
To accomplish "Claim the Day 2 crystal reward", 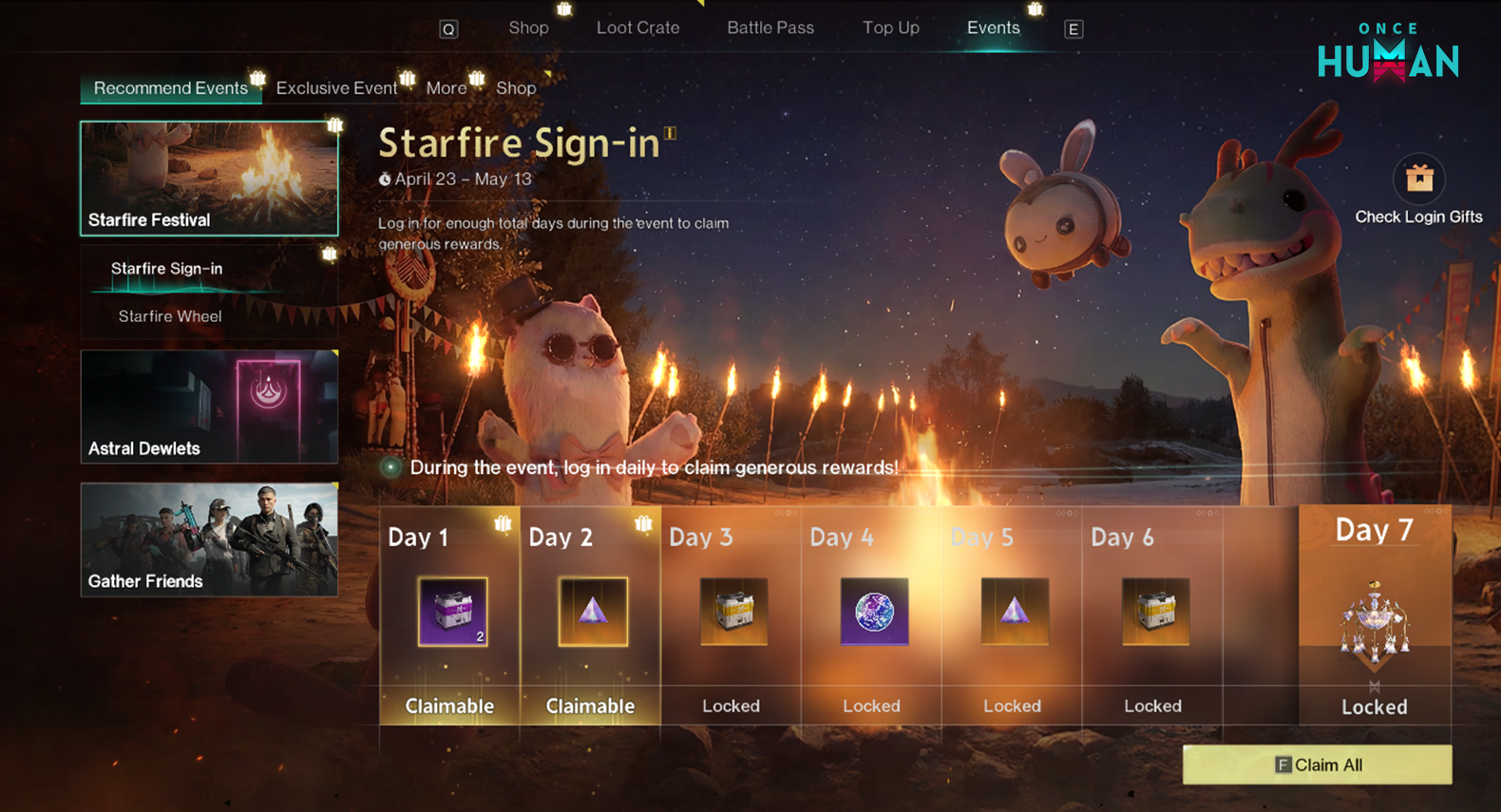I will click(x=593, y=613).
